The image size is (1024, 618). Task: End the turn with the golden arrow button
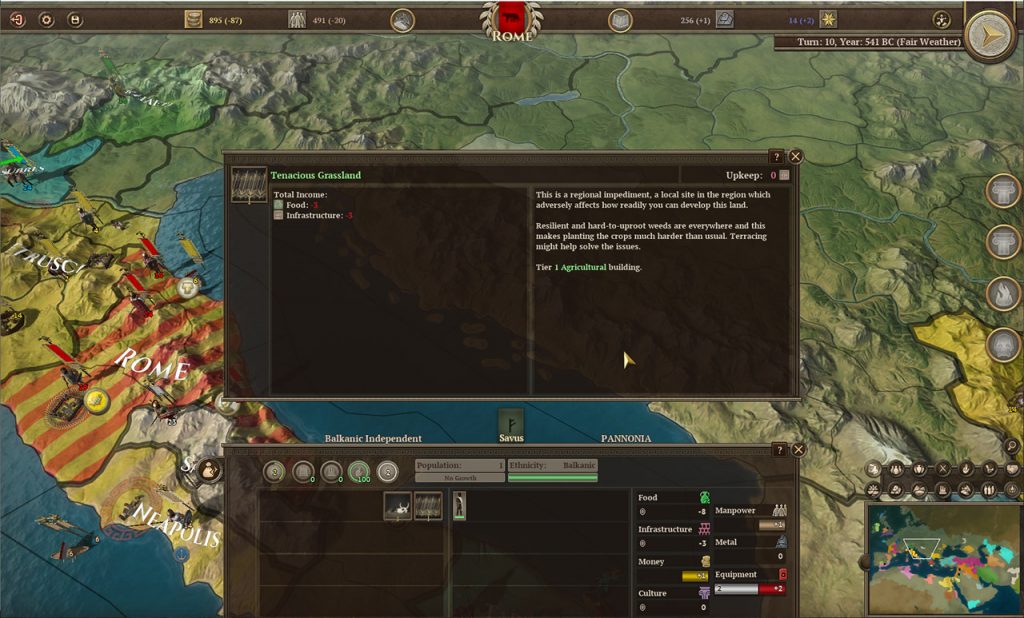click(x=990, y=37)
